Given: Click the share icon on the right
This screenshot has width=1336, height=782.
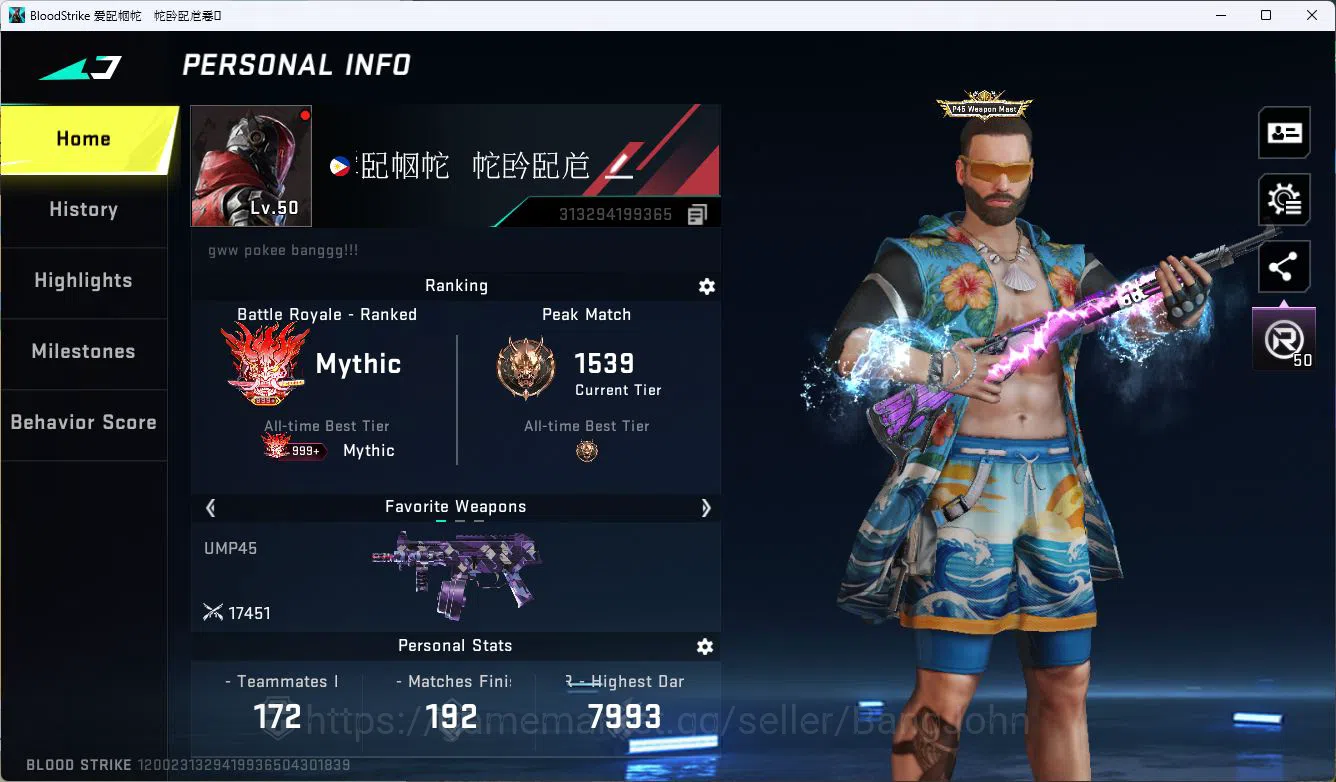Looking at the screenshot, I should [x=1284, y=266].
